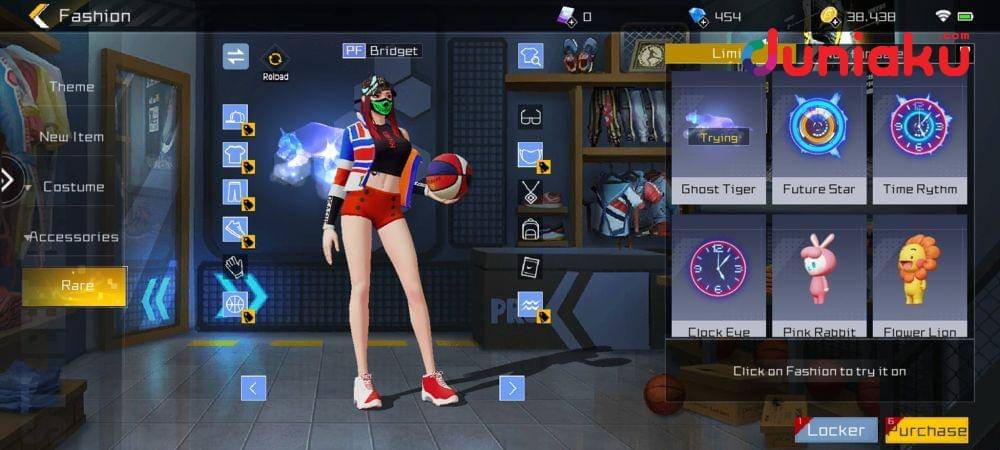Select the basketball equipment slot

[235, 304]
